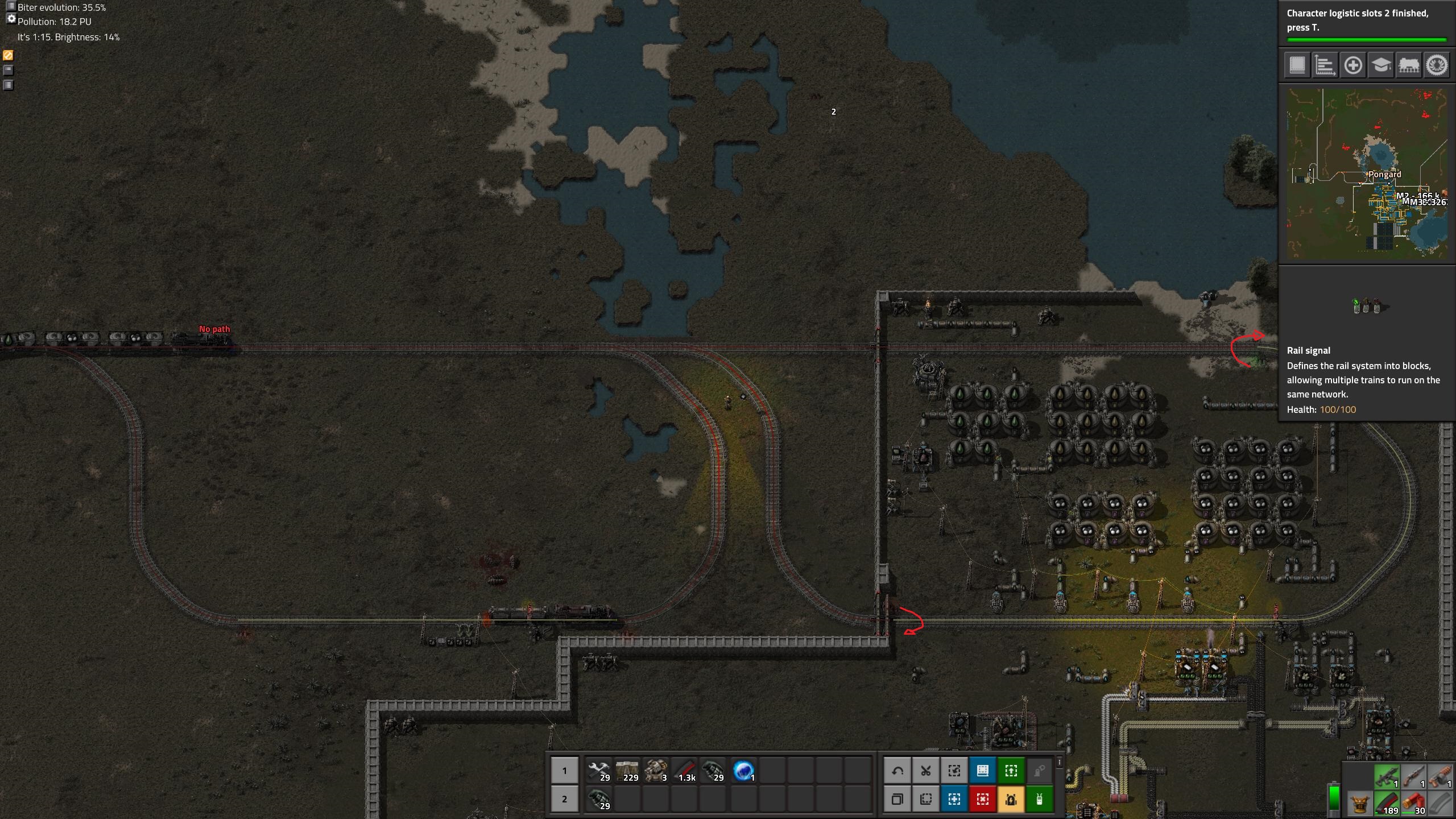
Task: Select the blue discharge defense remote slot
Action: (743, 771)
